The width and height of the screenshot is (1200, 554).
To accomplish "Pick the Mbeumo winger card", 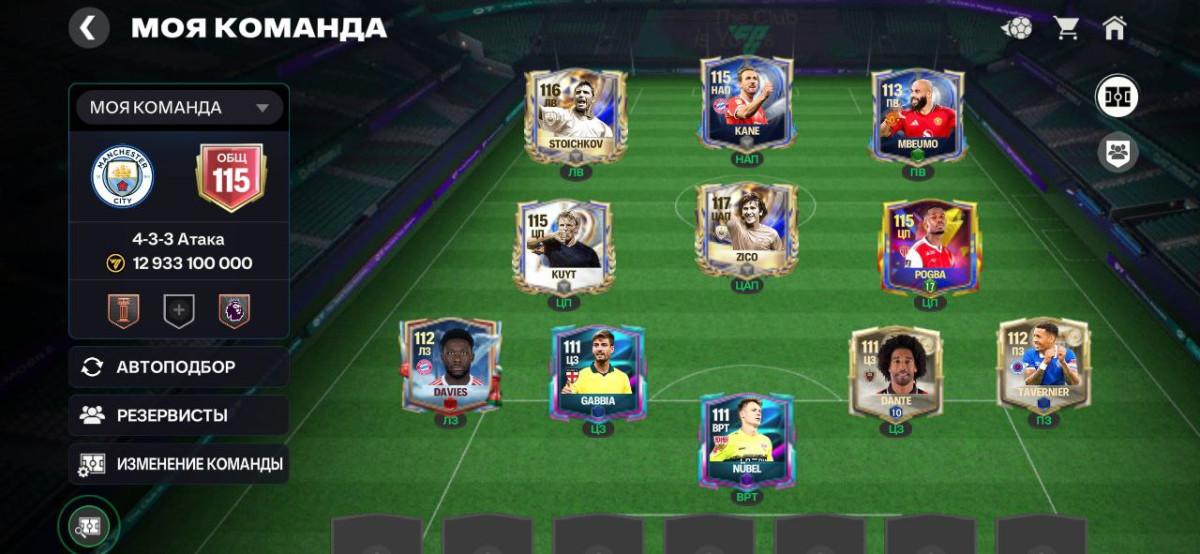I will click(917, 115).
